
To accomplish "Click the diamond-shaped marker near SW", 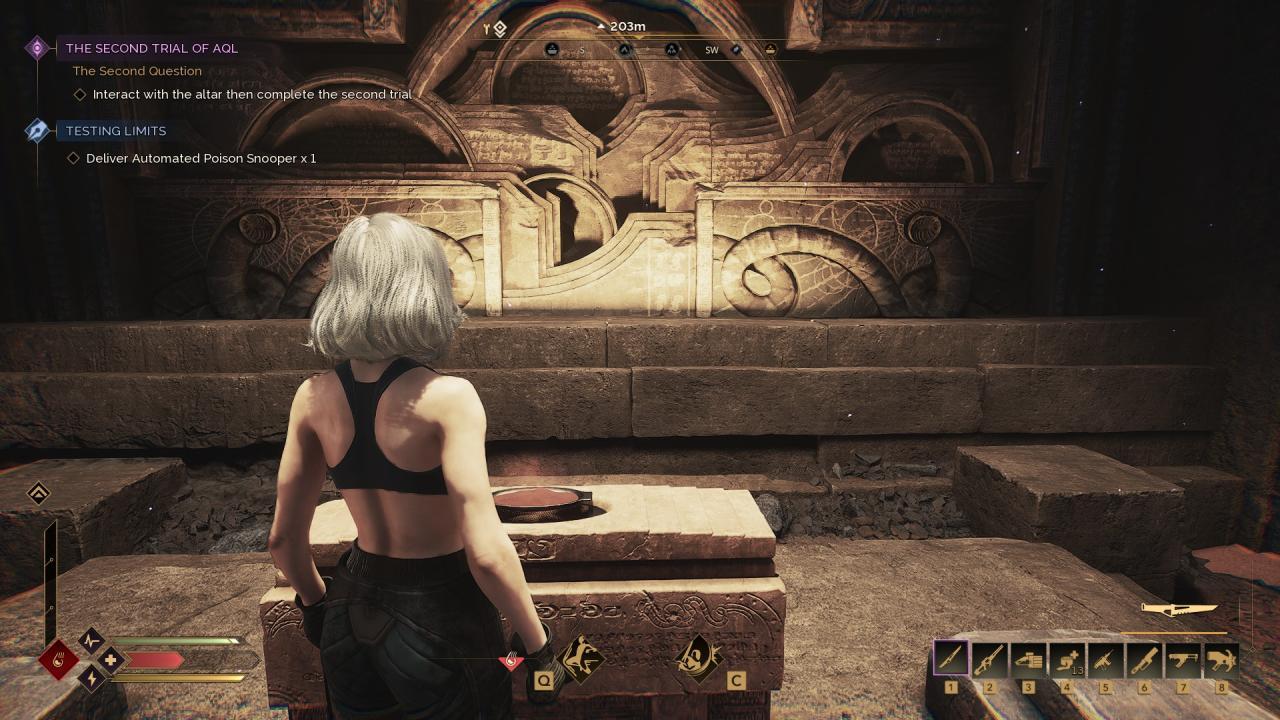I will click(736, 49).
